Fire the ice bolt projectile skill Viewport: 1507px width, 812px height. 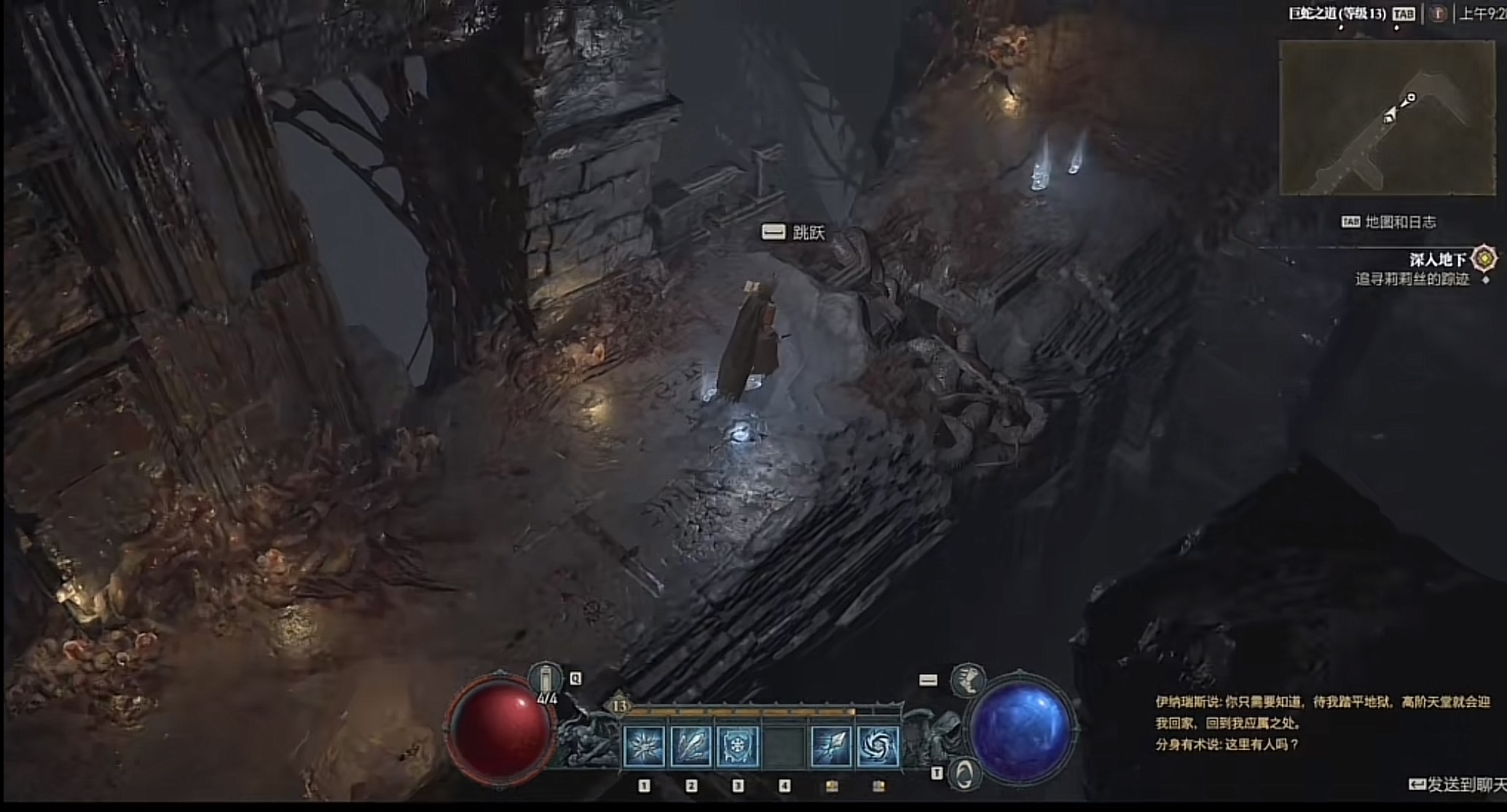click(831, 746)
